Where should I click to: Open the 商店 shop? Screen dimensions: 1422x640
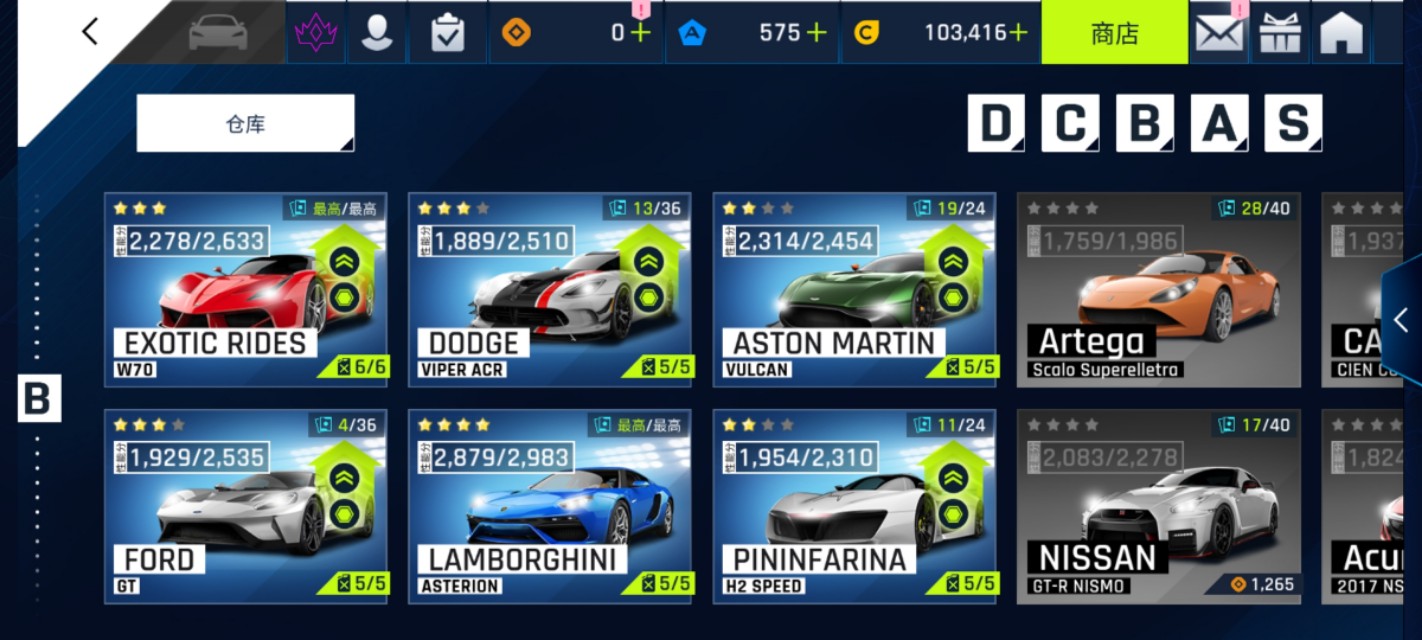(x=1114, y=33)
